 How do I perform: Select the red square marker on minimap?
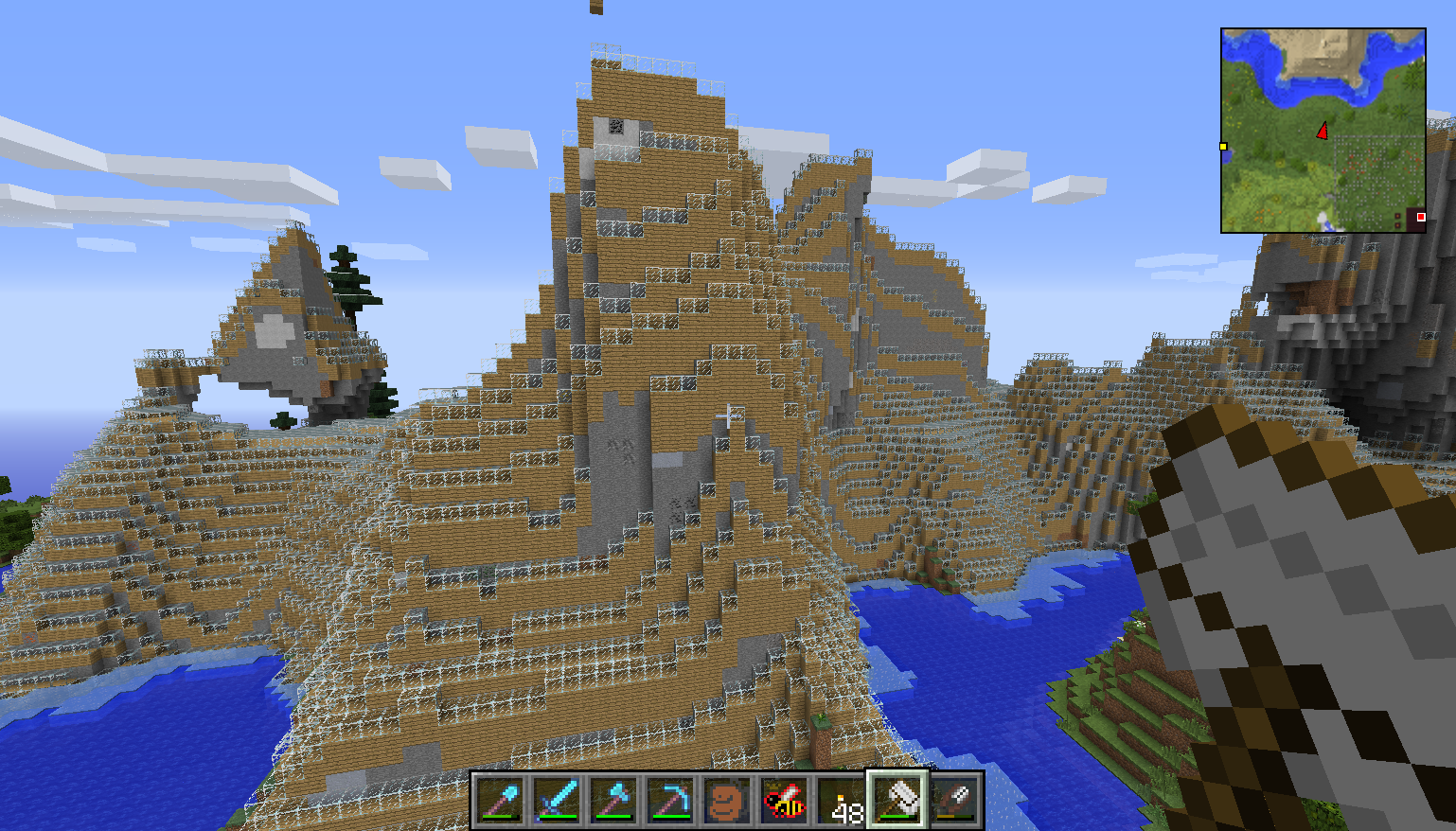point(1420,218)
